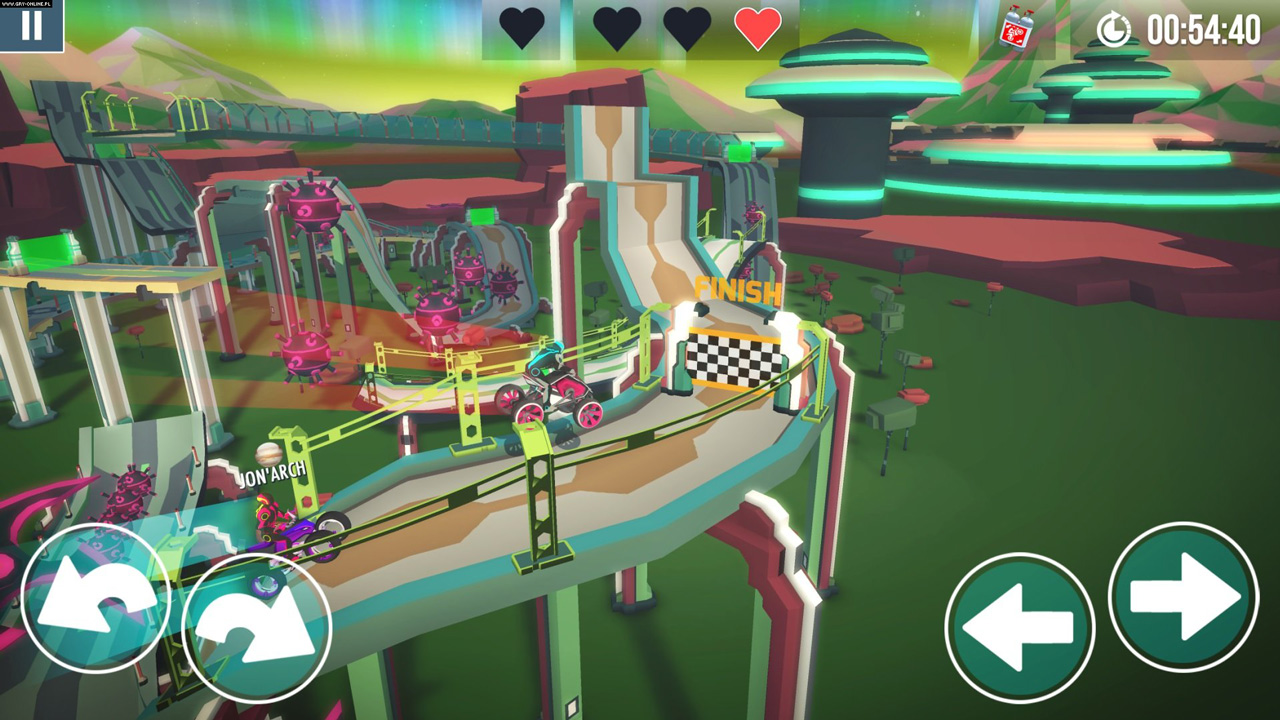The width and height of the screenshot is (1280, 720).
Task: Hit the right arrow accelerate button
Action: tap(1183, 597)
